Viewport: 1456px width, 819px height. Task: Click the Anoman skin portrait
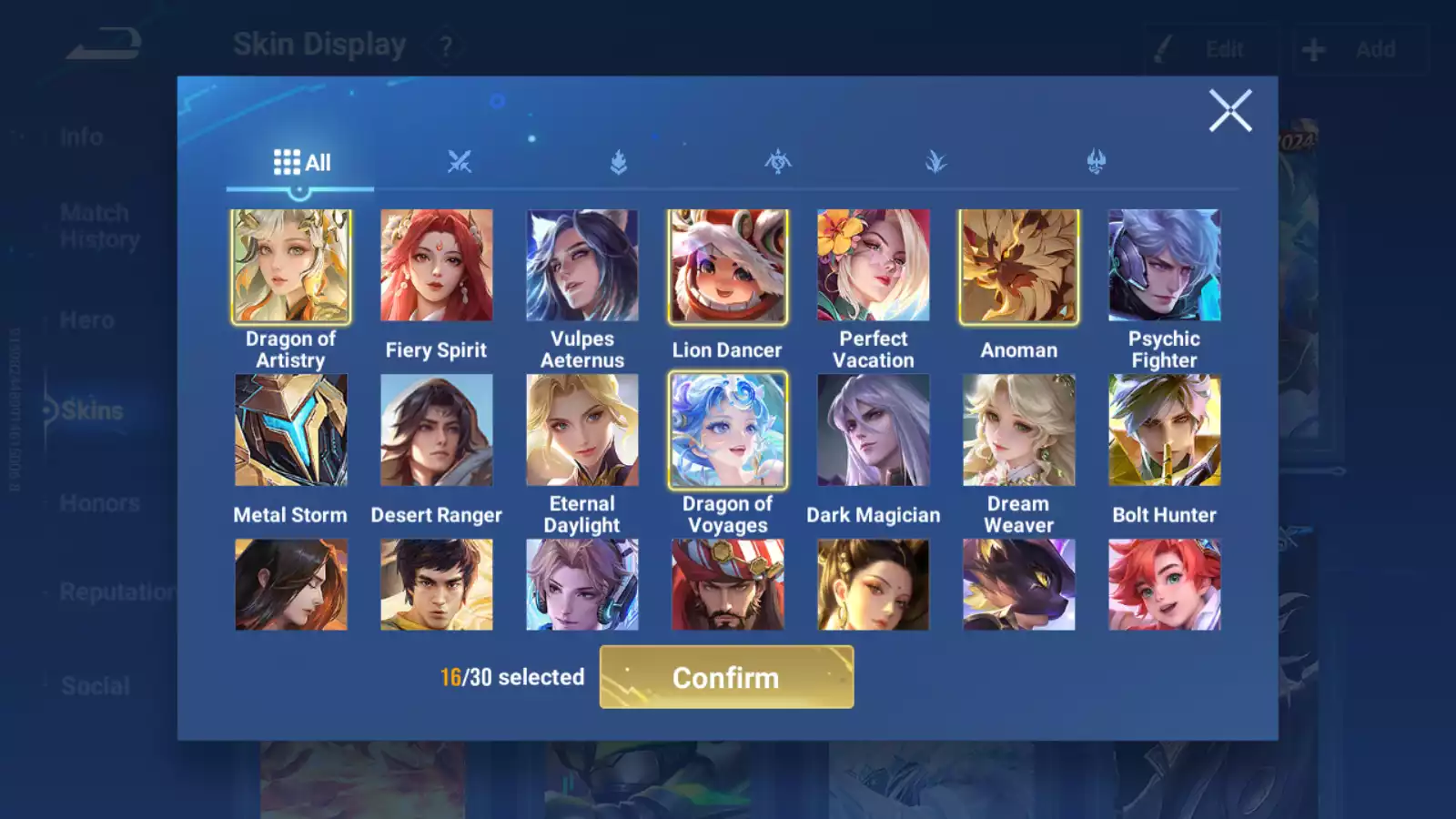[1019, 266]
